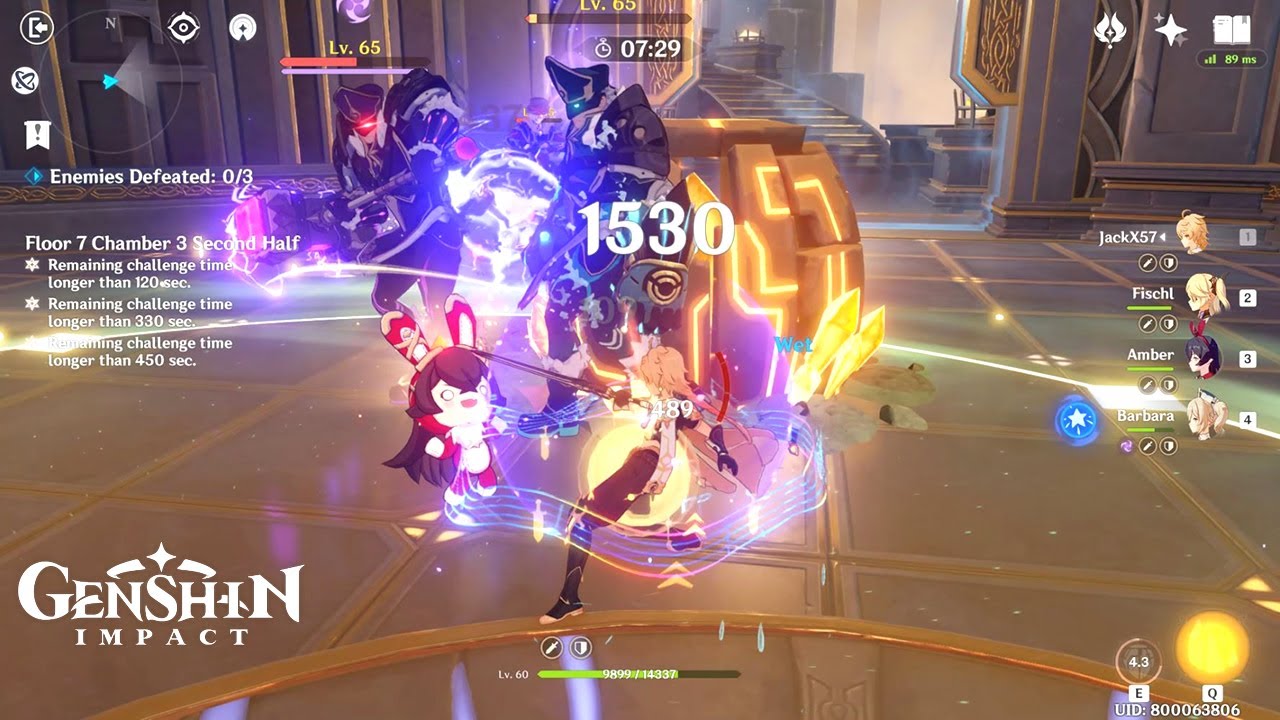Open the Adventurer Handbook book icon

tap(1232, 30)
